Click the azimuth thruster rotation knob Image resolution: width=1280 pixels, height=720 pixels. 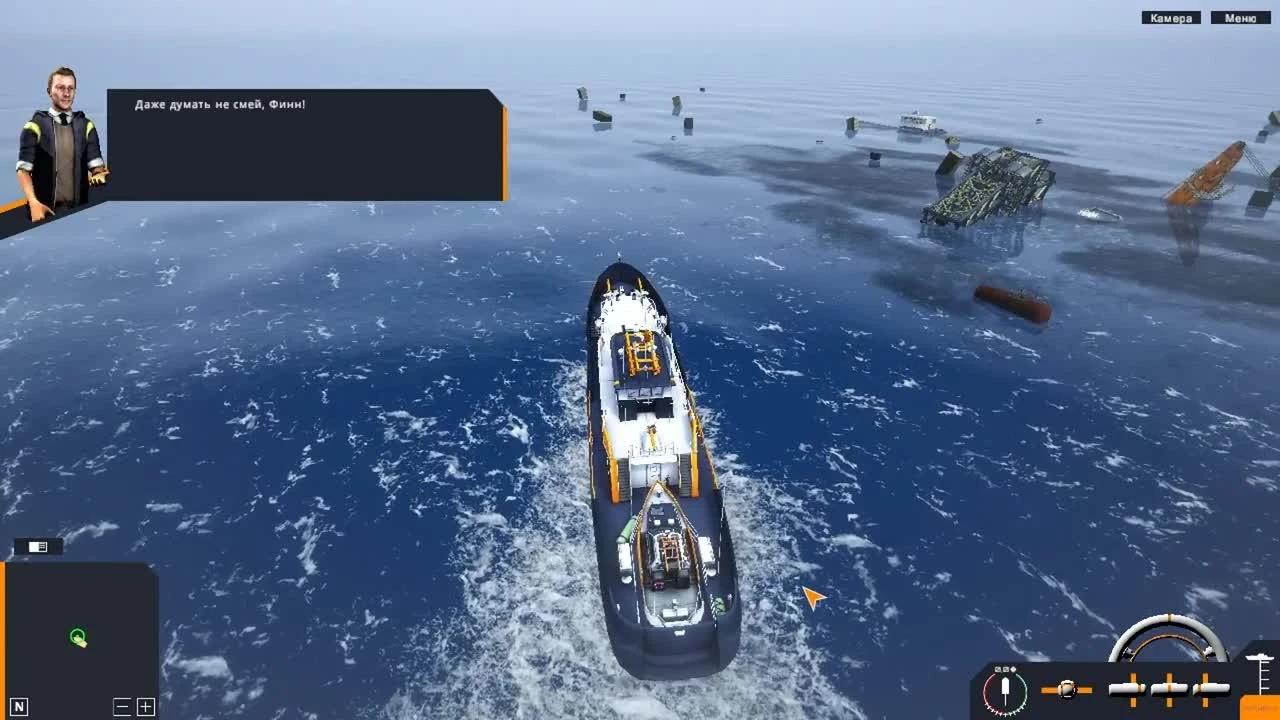[x=1068, y=688]
